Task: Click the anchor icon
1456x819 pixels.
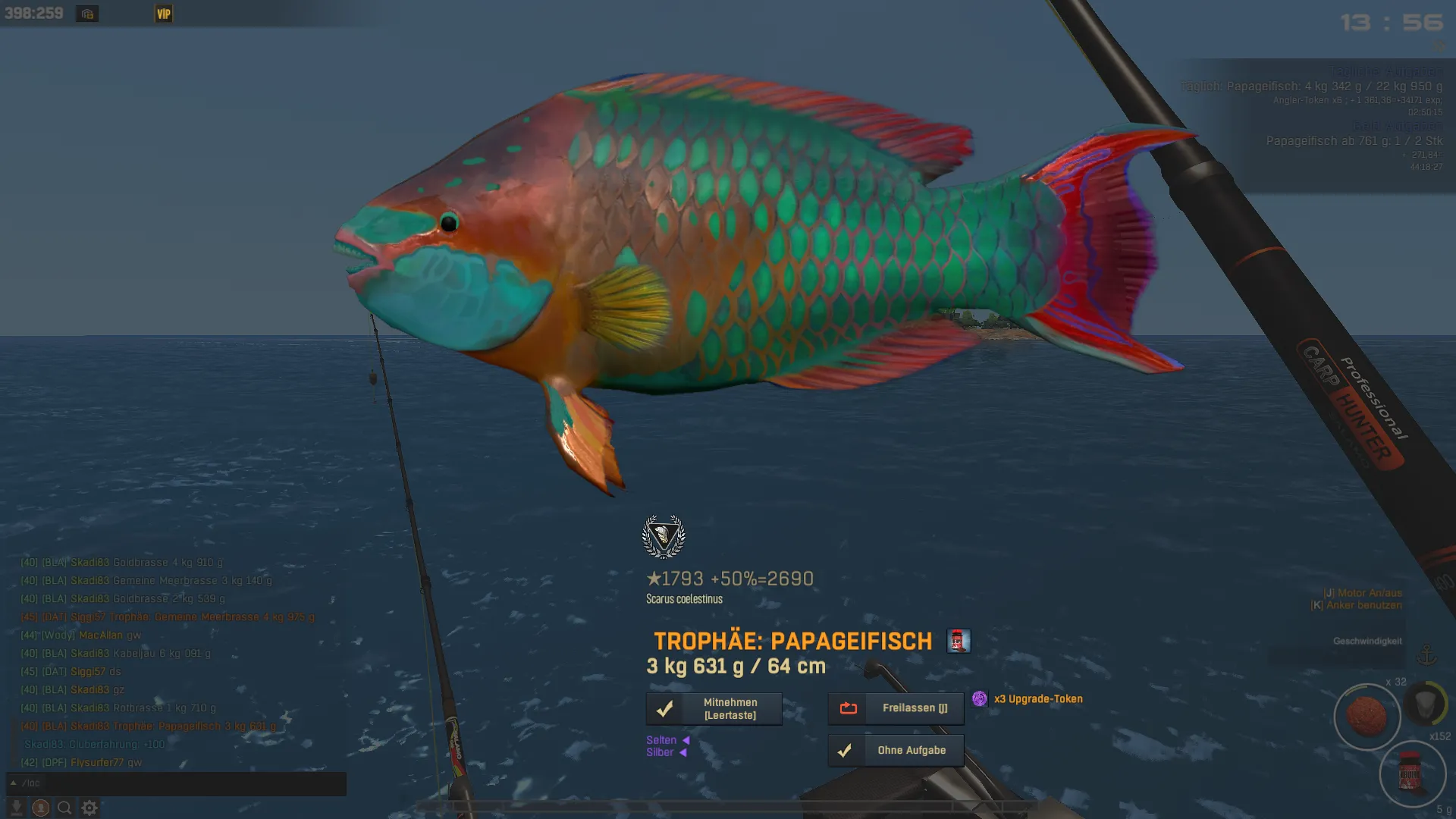Action: point(1426,654)
